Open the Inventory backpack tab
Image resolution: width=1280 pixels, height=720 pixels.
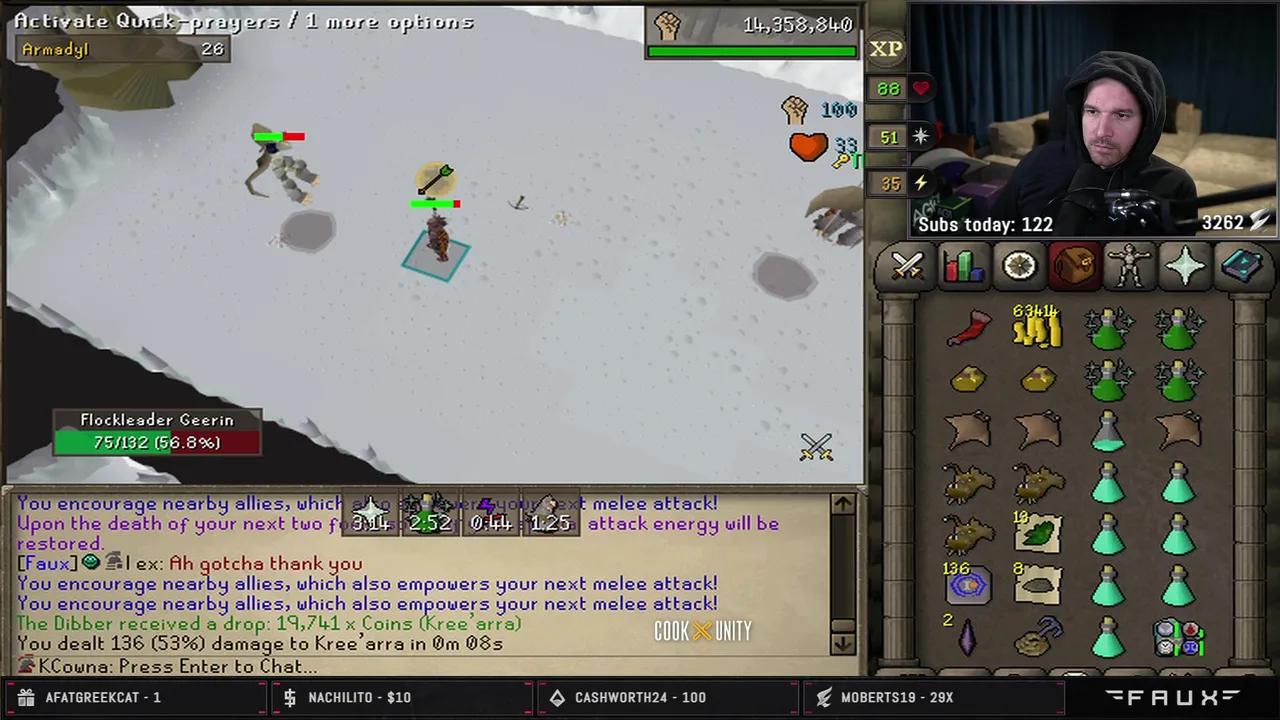[x=1073, y=264]
